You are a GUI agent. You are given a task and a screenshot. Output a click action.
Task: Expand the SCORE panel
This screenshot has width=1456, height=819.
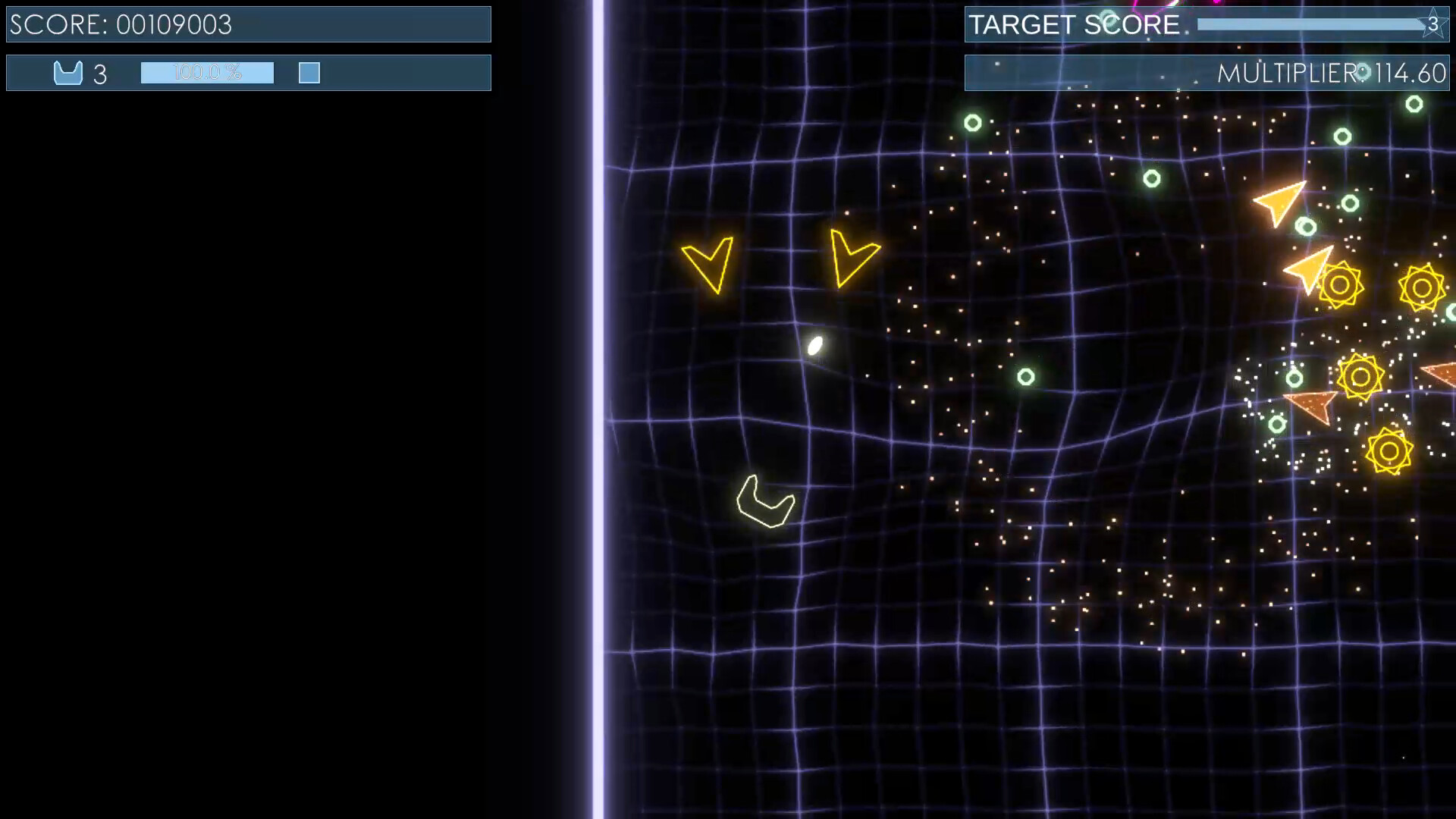click(x=248, y=24)
